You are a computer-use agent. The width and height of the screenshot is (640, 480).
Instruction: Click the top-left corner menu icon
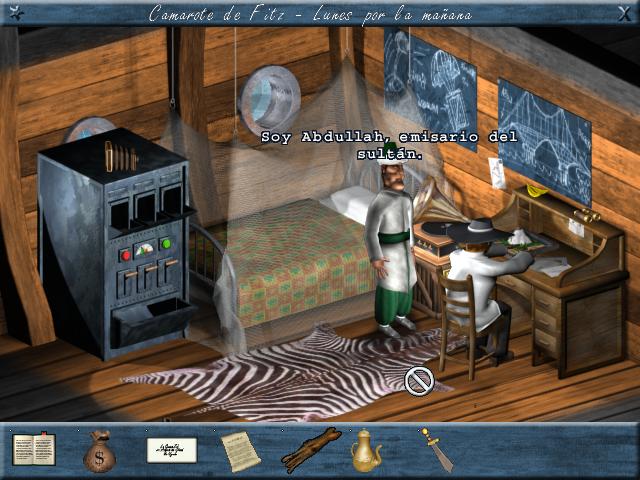(x=12, y=13)
